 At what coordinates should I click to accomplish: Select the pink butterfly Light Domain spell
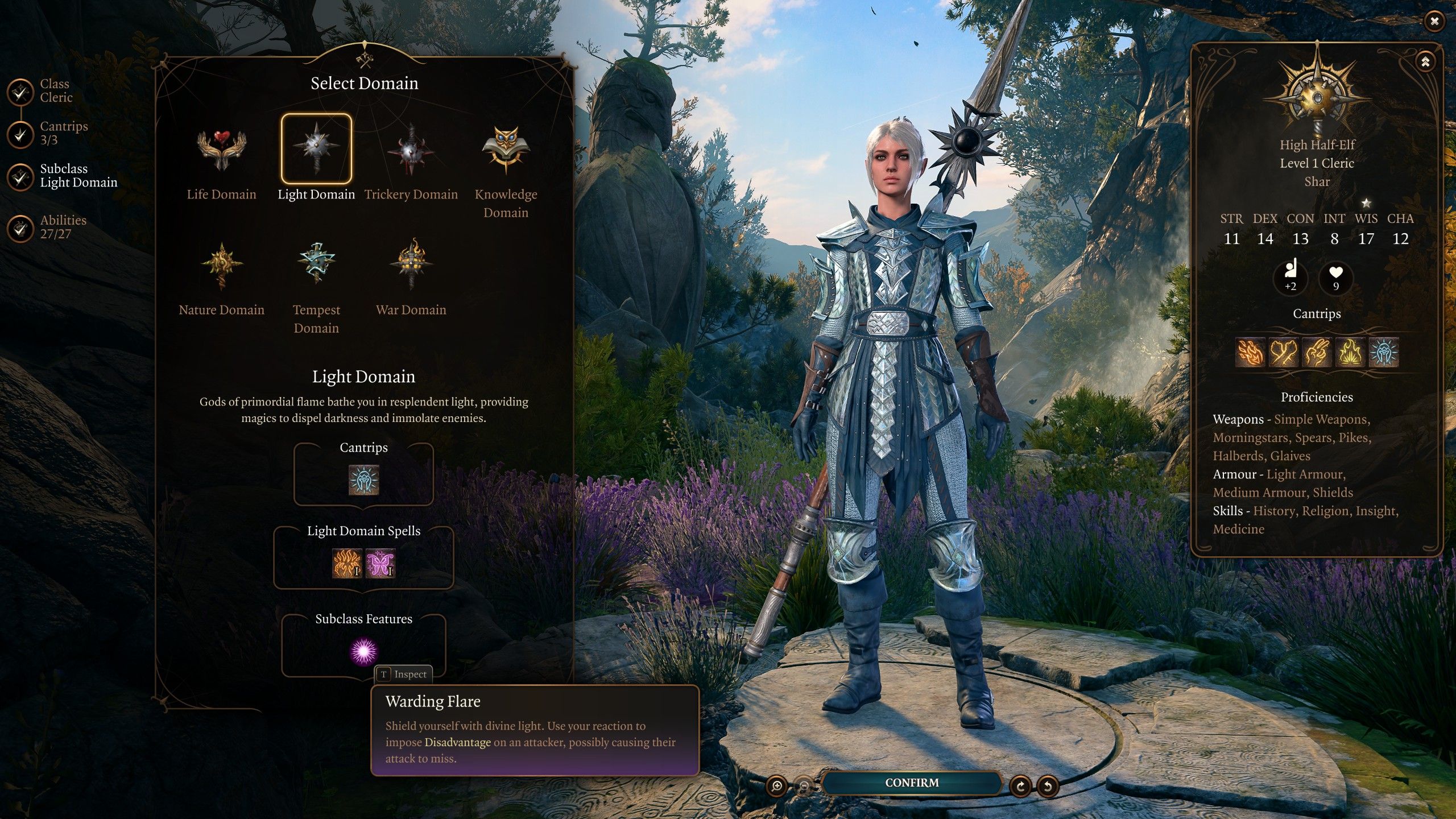380,563
